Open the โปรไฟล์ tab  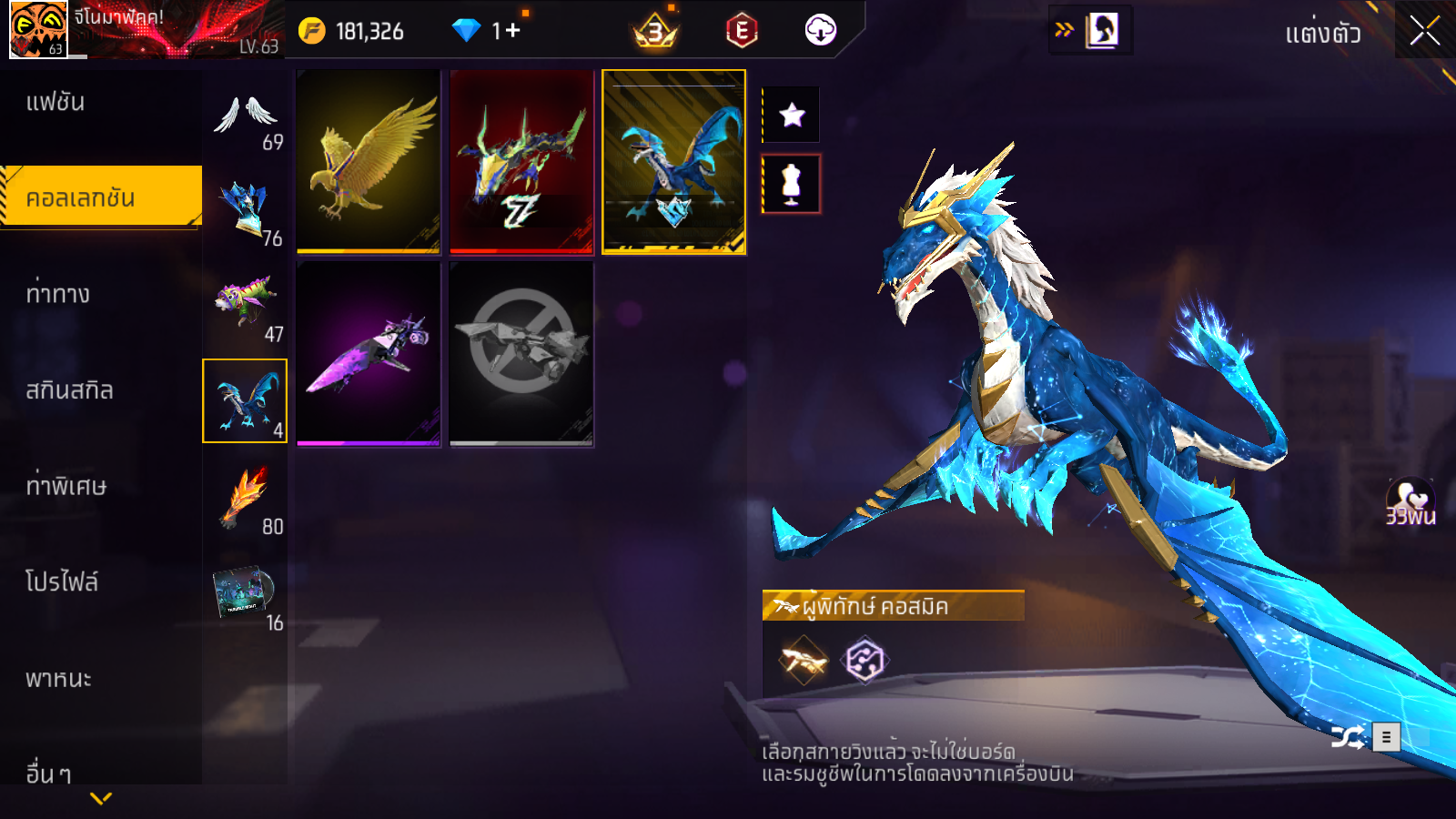(61, 582)
